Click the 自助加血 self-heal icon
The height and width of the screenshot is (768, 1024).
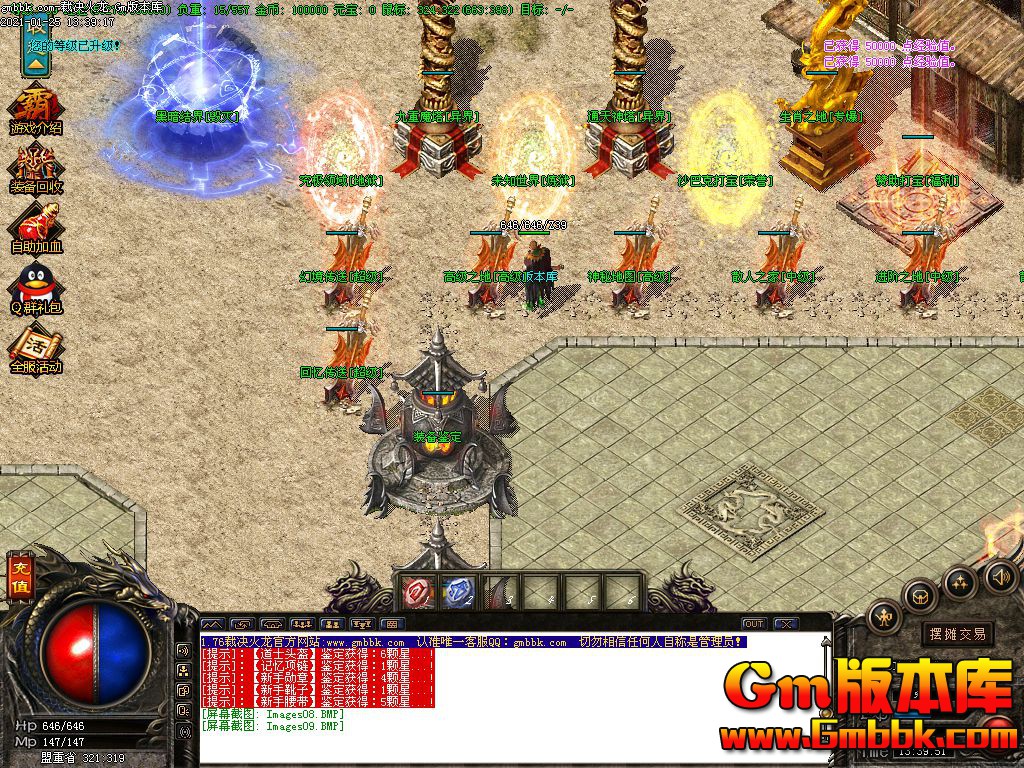point(36,226)
